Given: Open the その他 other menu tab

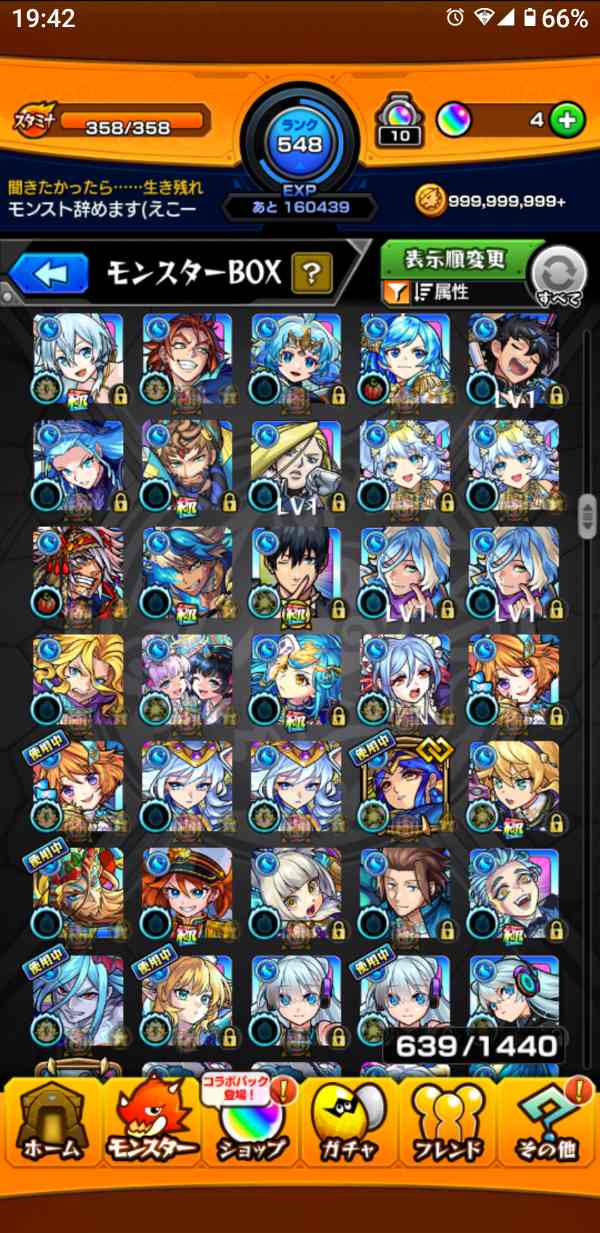Looking at the screenshot, I should (x=548, y=1135).
